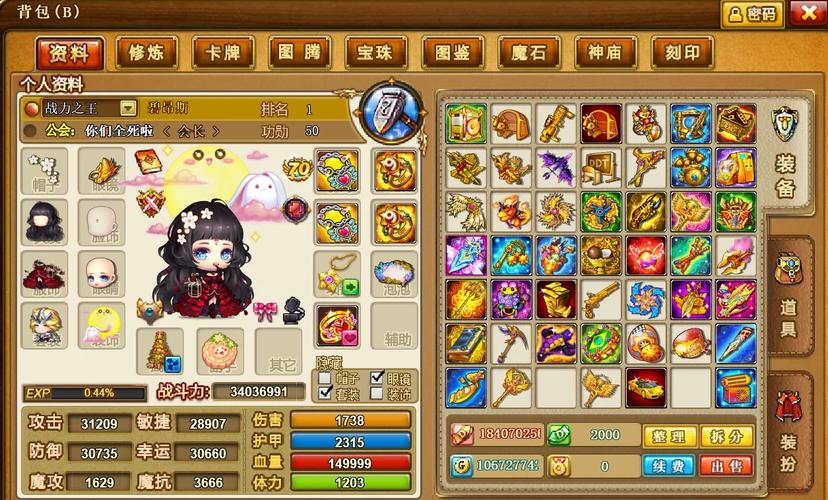Click the 整理 sort button
Image resolution: width=828 pixels, height=500 pixels.
(670, 437)
